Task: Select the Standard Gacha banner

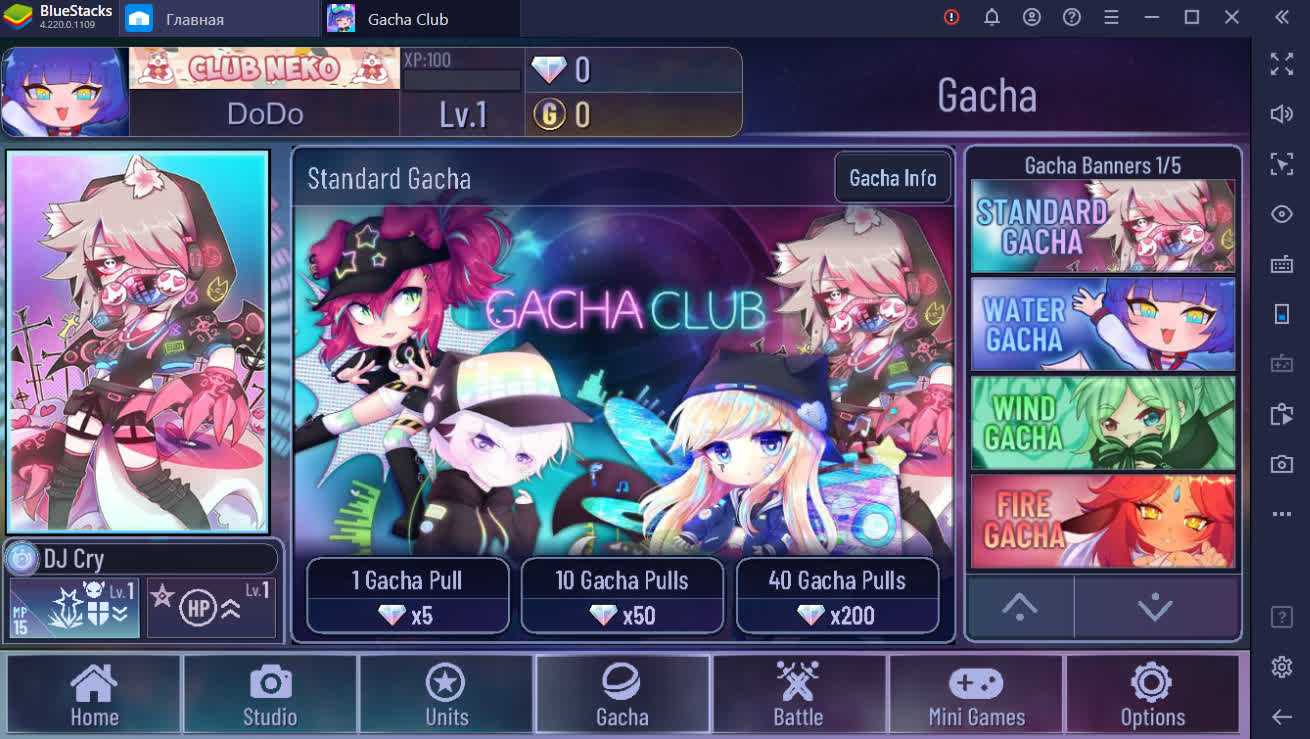Action: click(1103, 226)
